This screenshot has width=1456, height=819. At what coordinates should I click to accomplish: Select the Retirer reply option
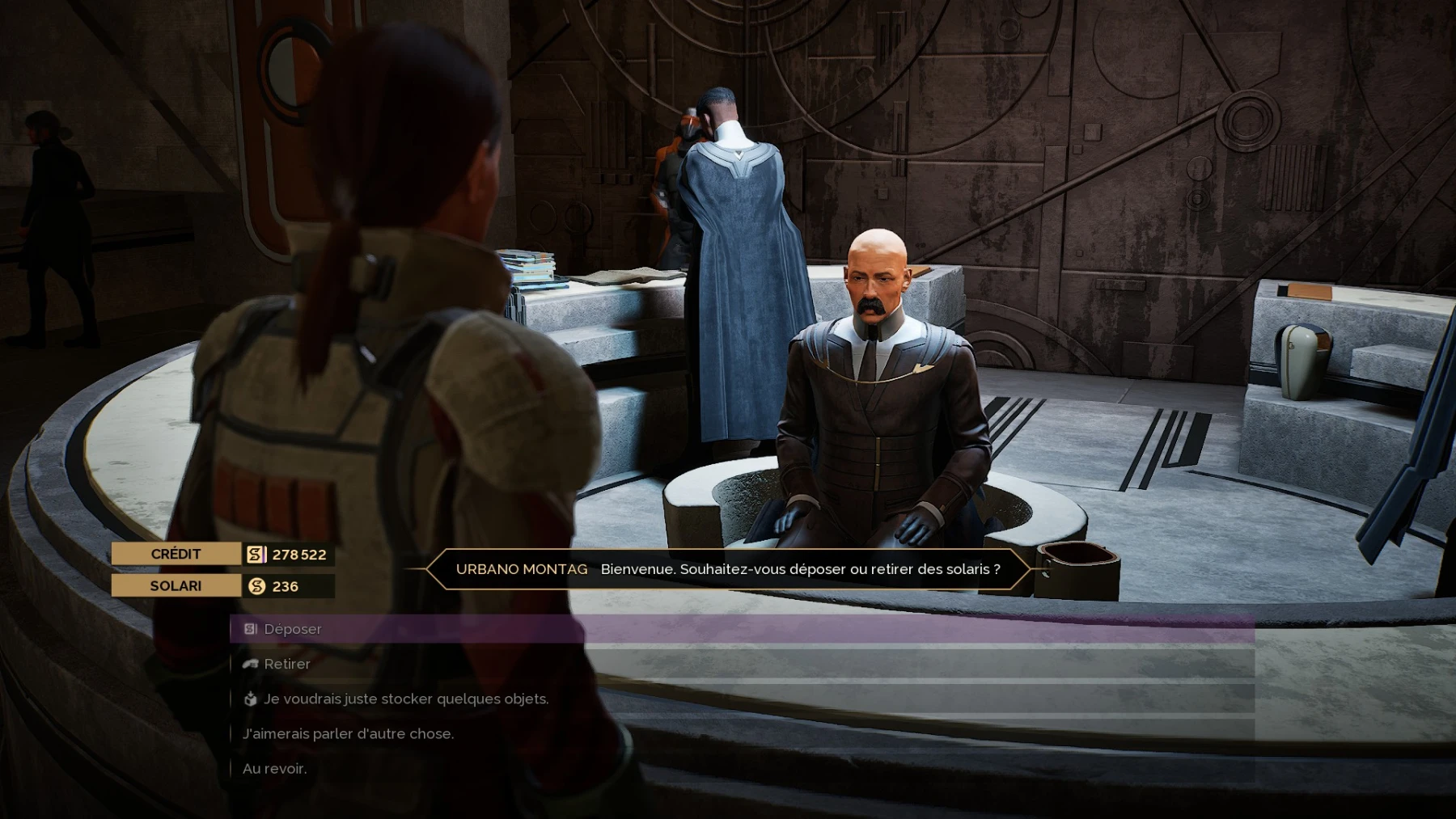click(x=287, y=664)
